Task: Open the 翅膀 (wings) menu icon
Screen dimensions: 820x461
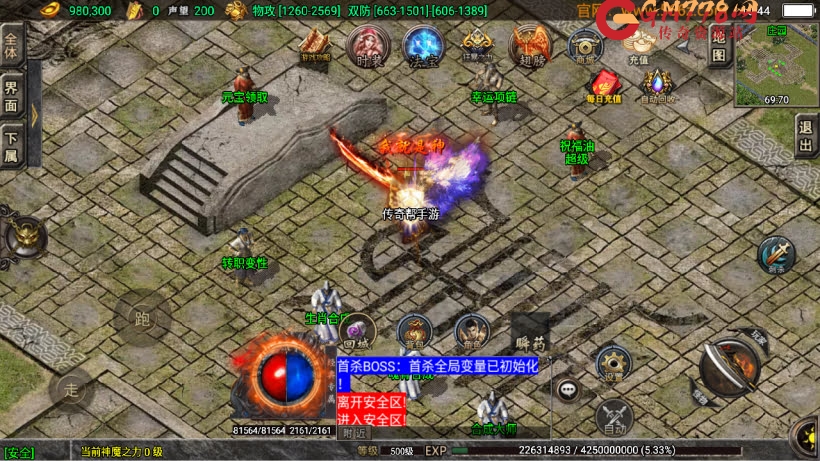Action: (x=529, y=46)
